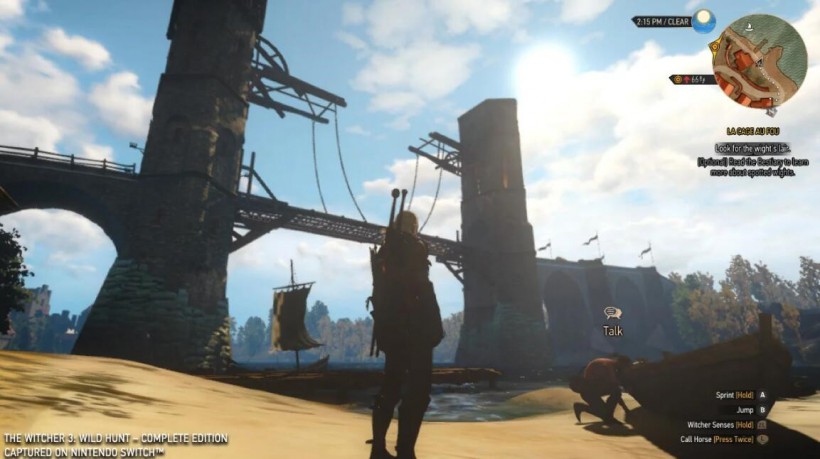Open the circular minimap
Viewport: 820px width, 459px height.
pyautogui.click(x=759, y=62)
